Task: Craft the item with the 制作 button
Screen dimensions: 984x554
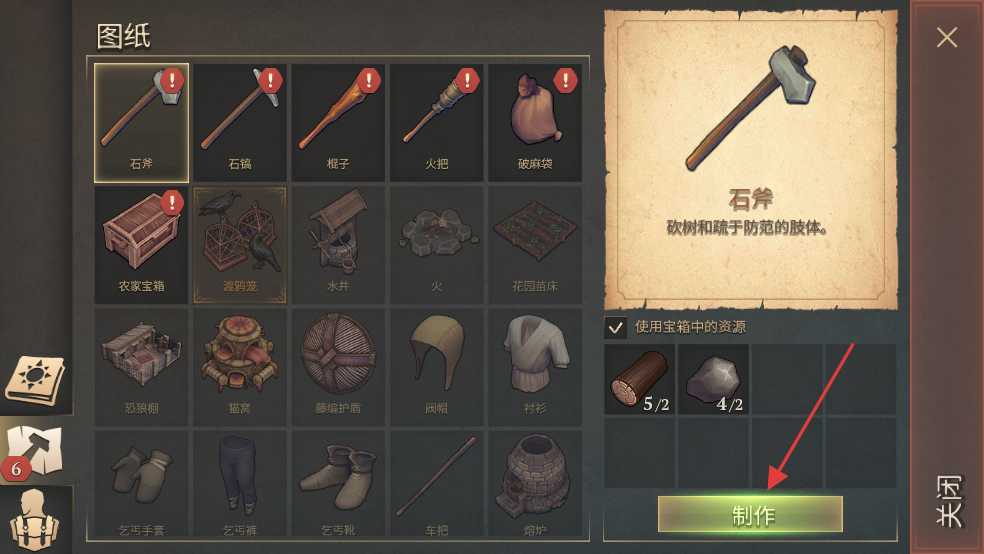Action: coord(750,514)
